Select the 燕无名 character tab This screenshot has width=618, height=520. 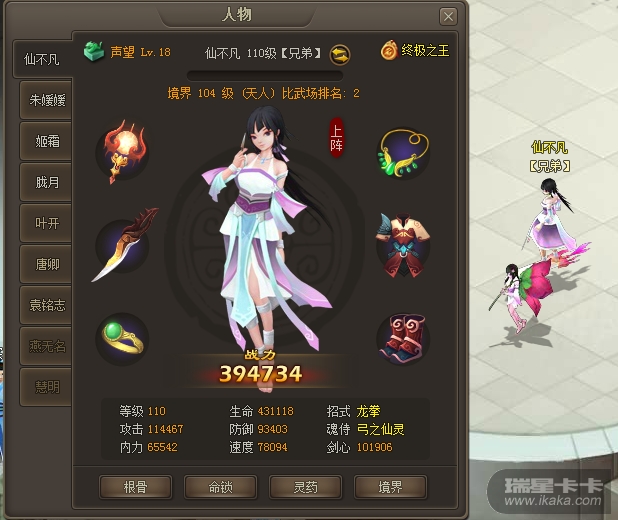(x=46, y=346)
